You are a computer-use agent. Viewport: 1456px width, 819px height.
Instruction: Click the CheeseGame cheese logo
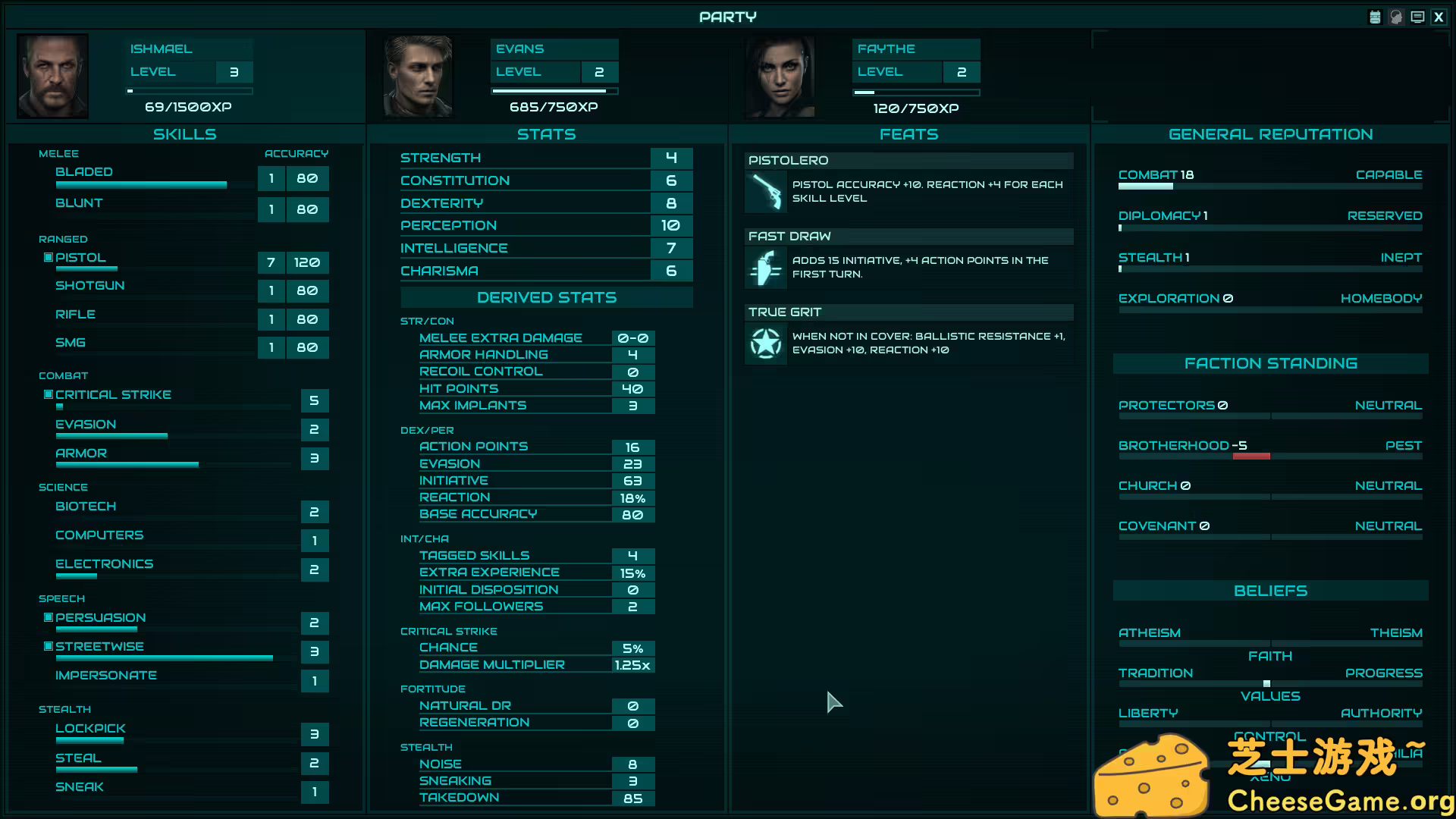tap(1153, 774)
